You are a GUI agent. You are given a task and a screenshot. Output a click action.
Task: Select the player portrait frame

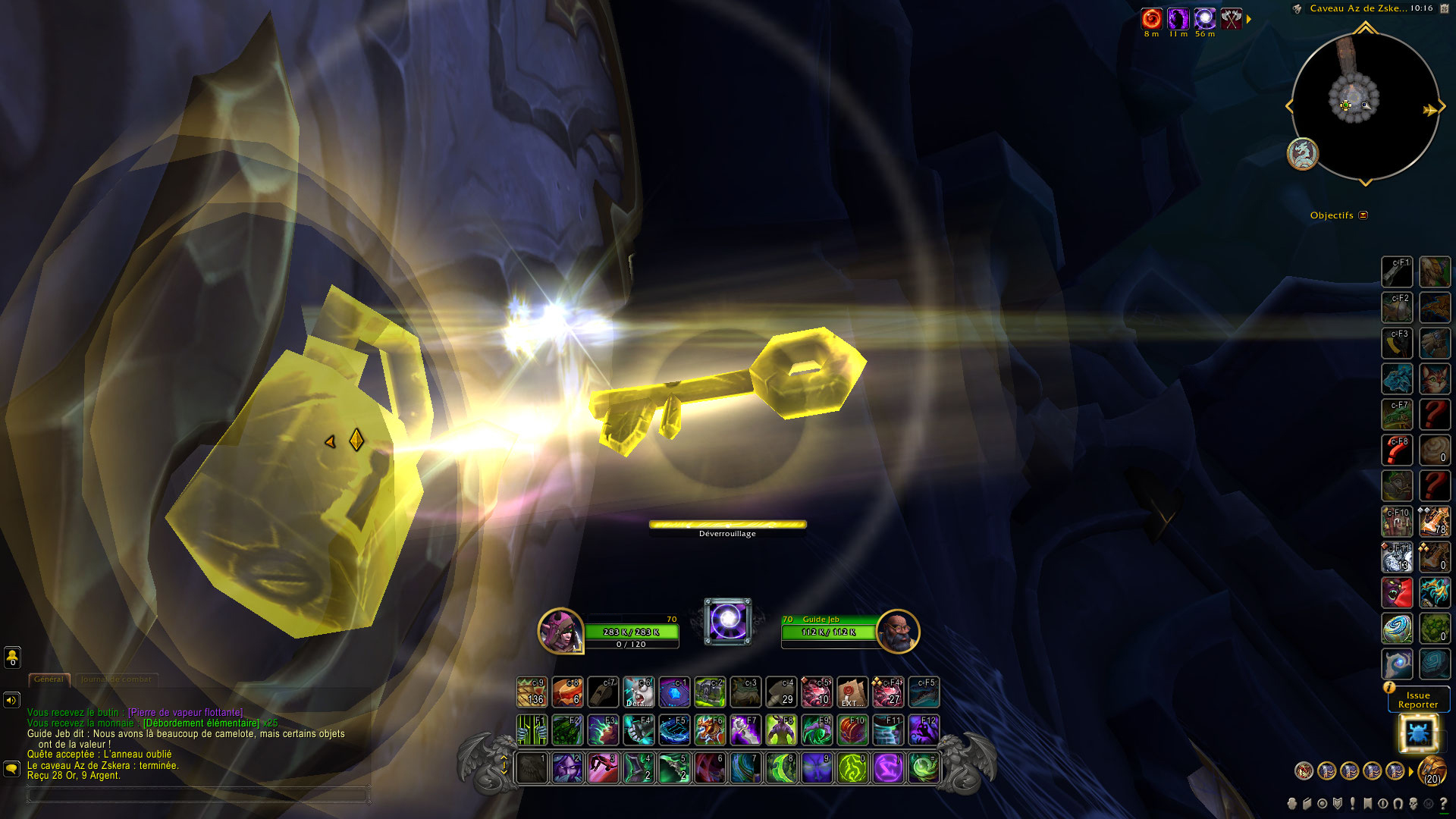tap(560, 631)
